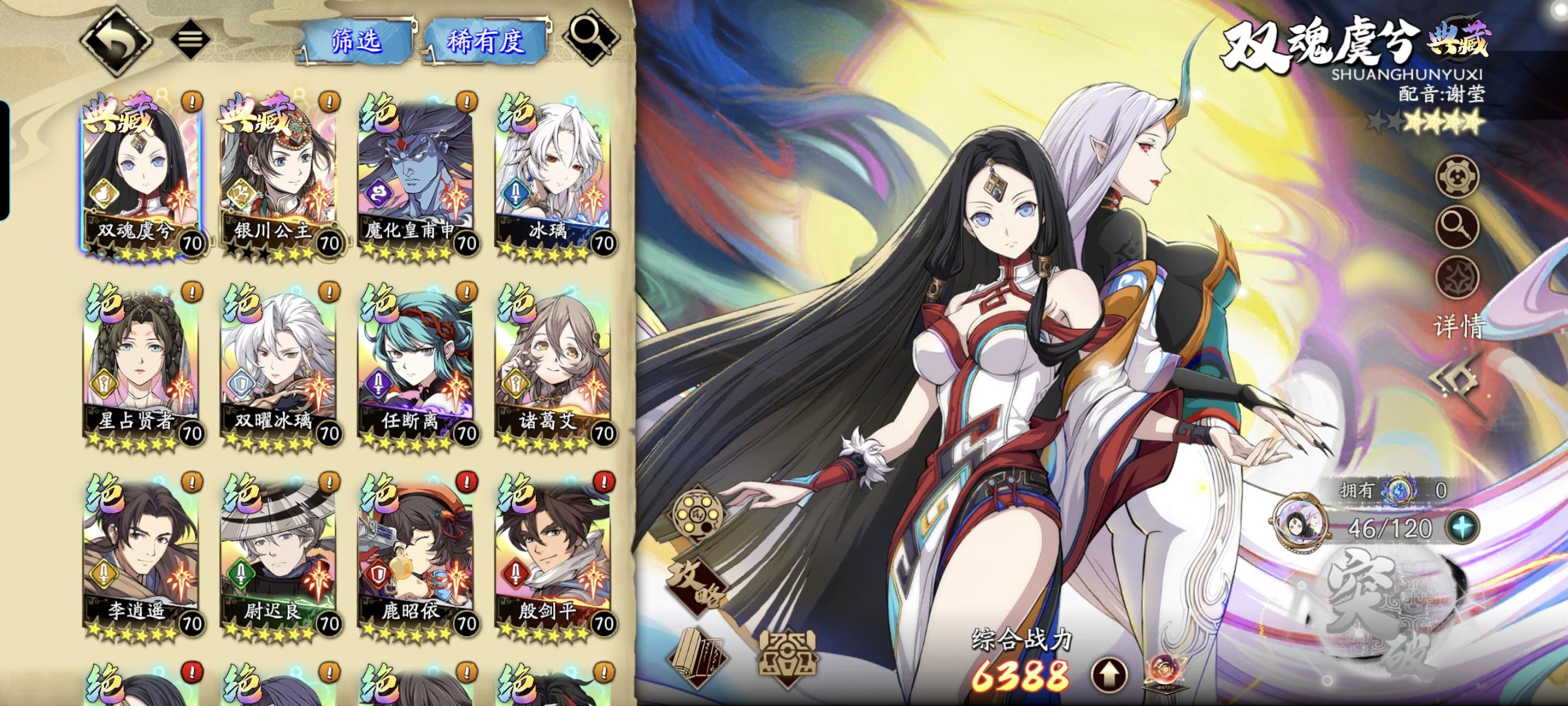Viewport: 1568px width, 706px height.
Task: Open the character search magnifier at top right of list
Action: (589, 38)
